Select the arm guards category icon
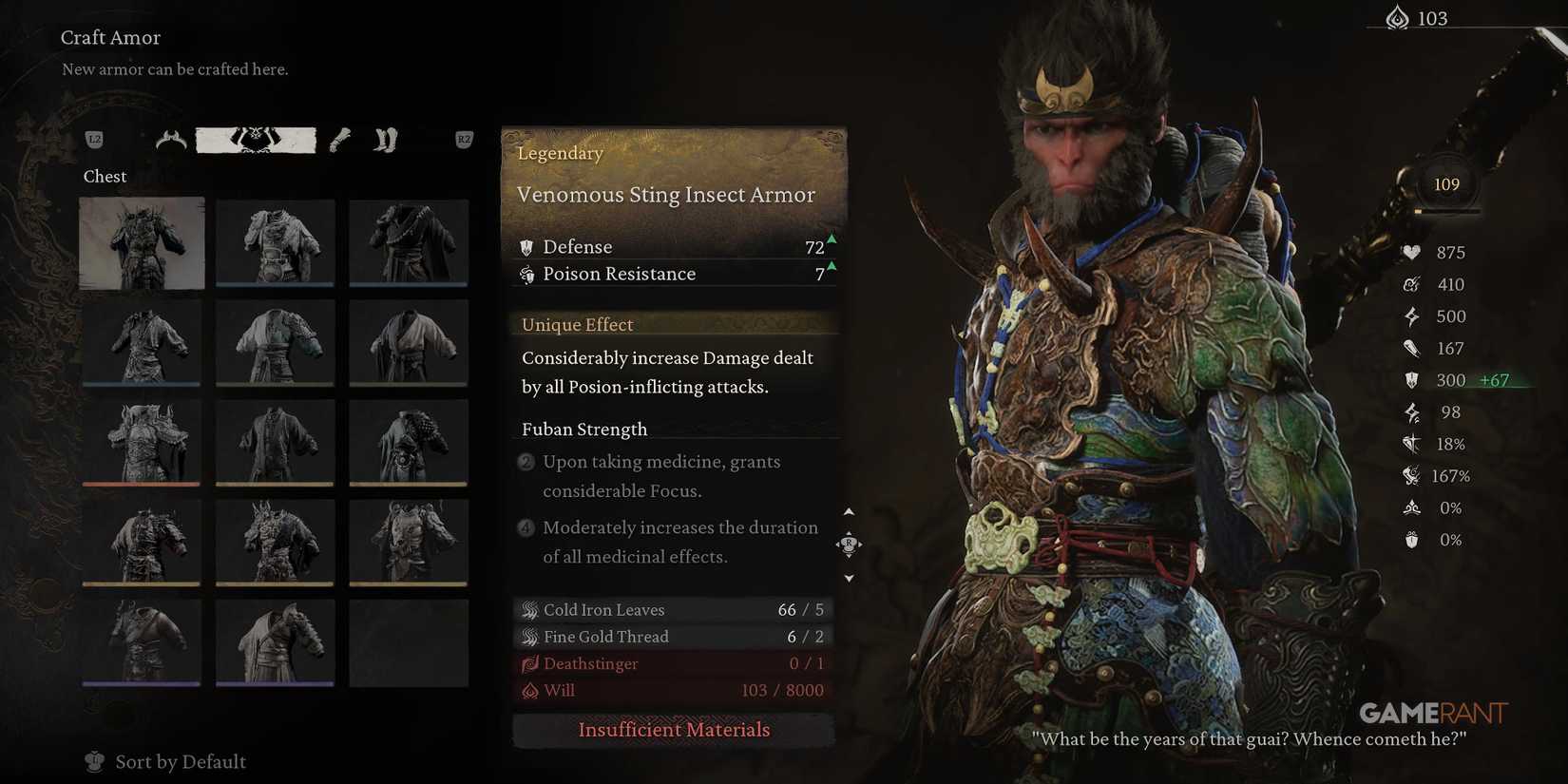The image size is (1568, 784). point(339,141)
